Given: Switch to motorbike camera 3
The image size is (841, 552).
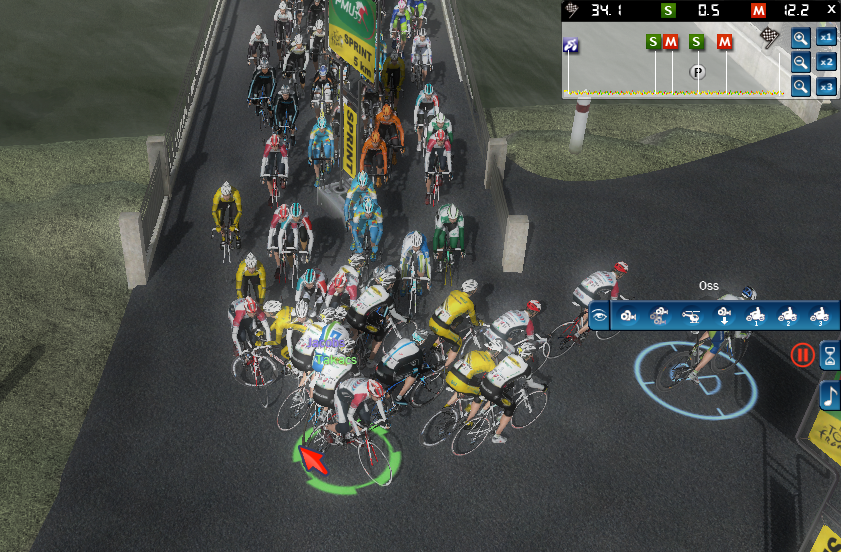Looking at the screenshot, I should click(x=818, y=317).
